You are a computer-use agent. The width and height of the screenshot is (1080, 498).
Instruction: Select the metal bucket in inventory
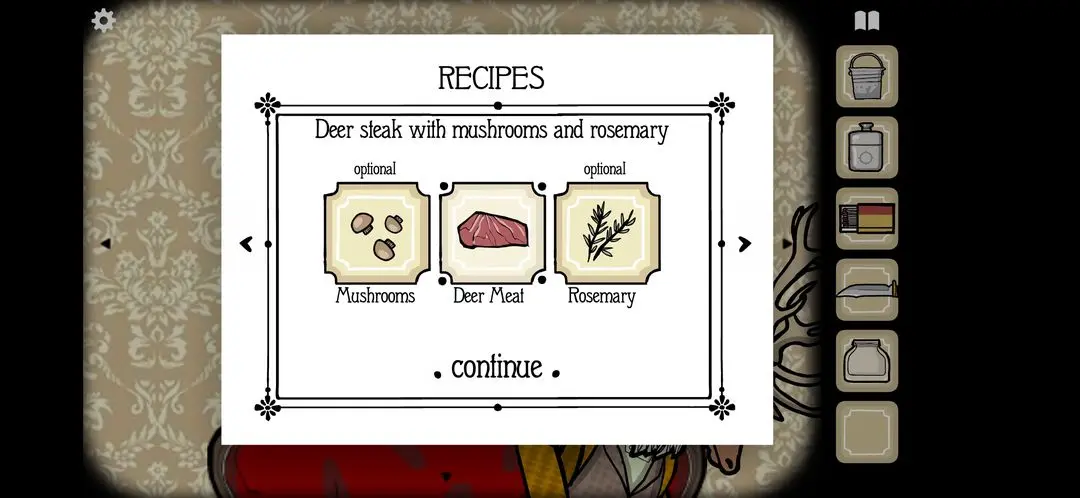pos(866,76)
